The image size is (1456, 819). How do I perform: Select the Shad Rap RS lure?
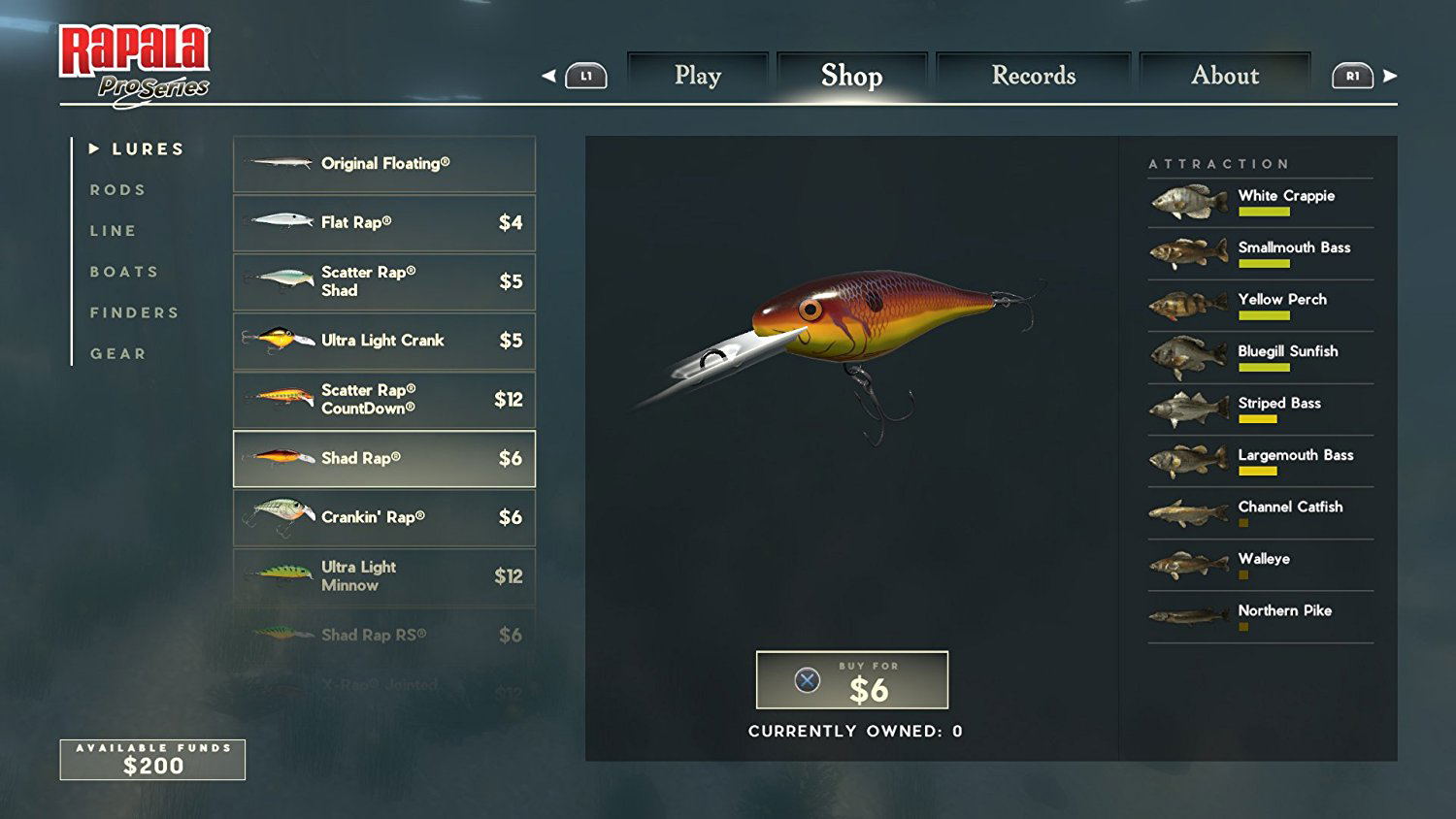point(384,635)
